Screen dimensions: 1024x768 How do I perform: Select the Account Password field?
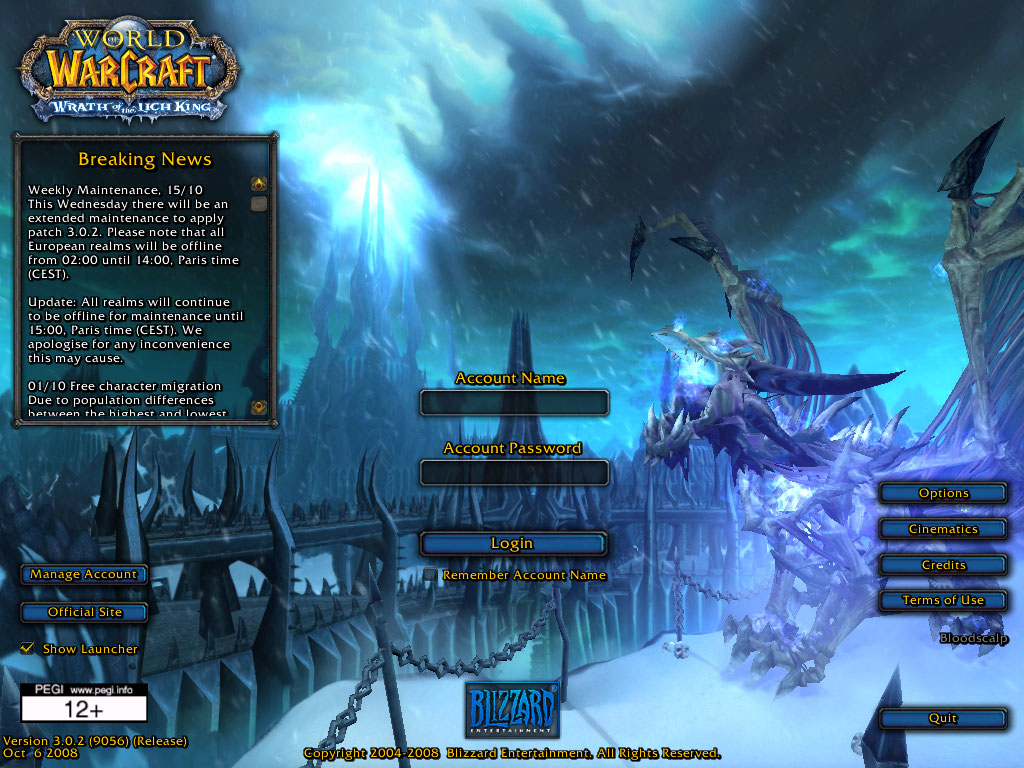click(x=514, y=472)
